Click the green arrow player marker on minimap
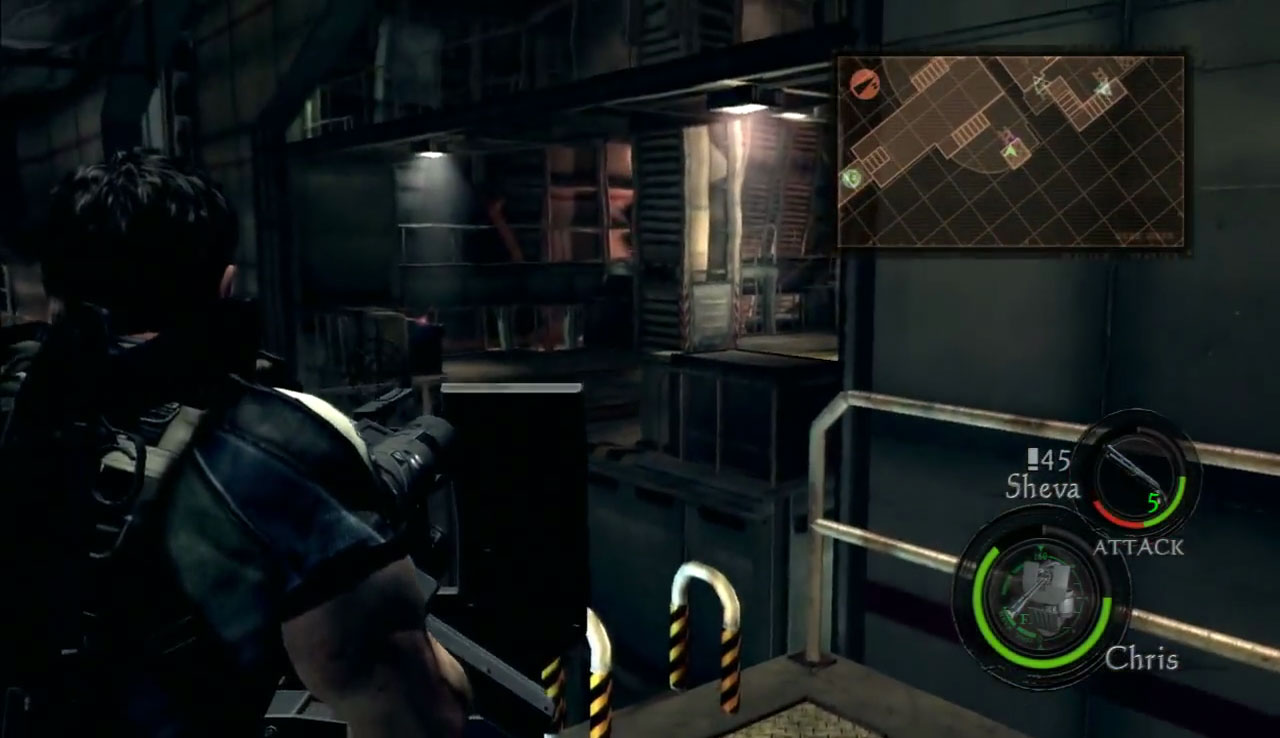The width and height of the screenshot is (1280, 738). 1011,151
